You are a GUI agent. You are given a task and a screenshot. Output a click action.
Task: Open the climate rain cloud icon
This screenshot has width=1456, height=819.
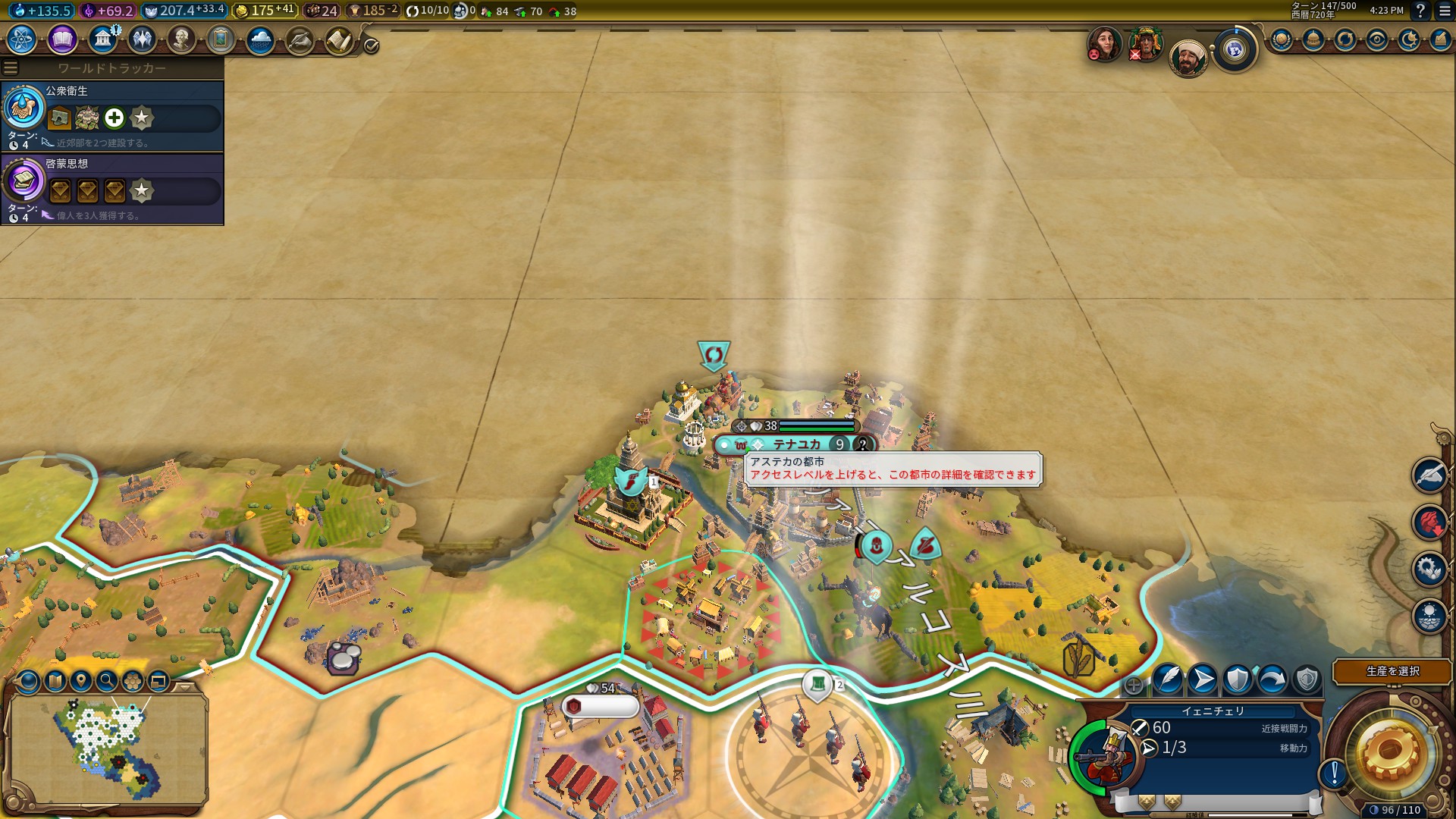(260, 39)
